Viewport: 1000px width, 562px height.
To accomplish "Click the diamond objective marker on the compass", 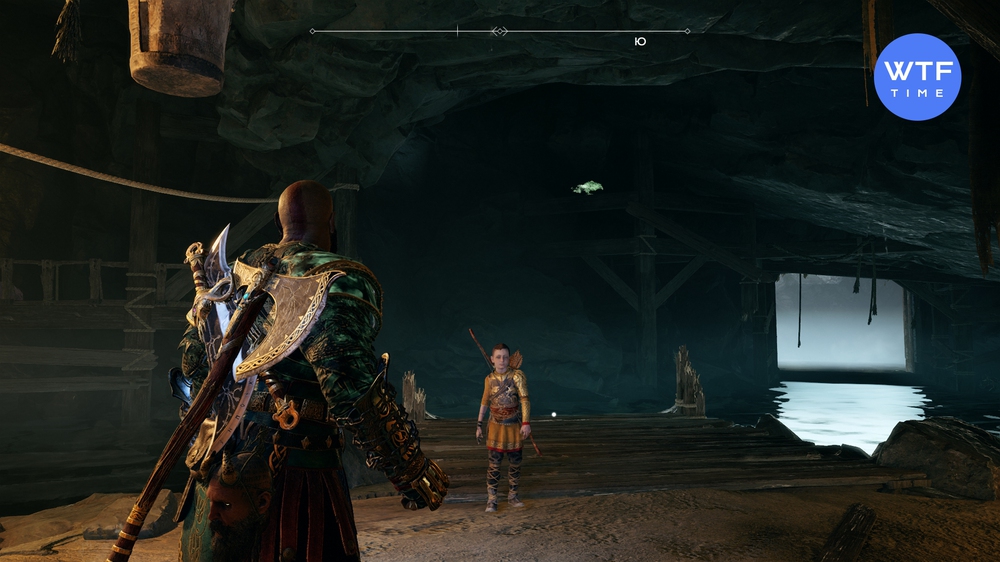I will point(500,32).
